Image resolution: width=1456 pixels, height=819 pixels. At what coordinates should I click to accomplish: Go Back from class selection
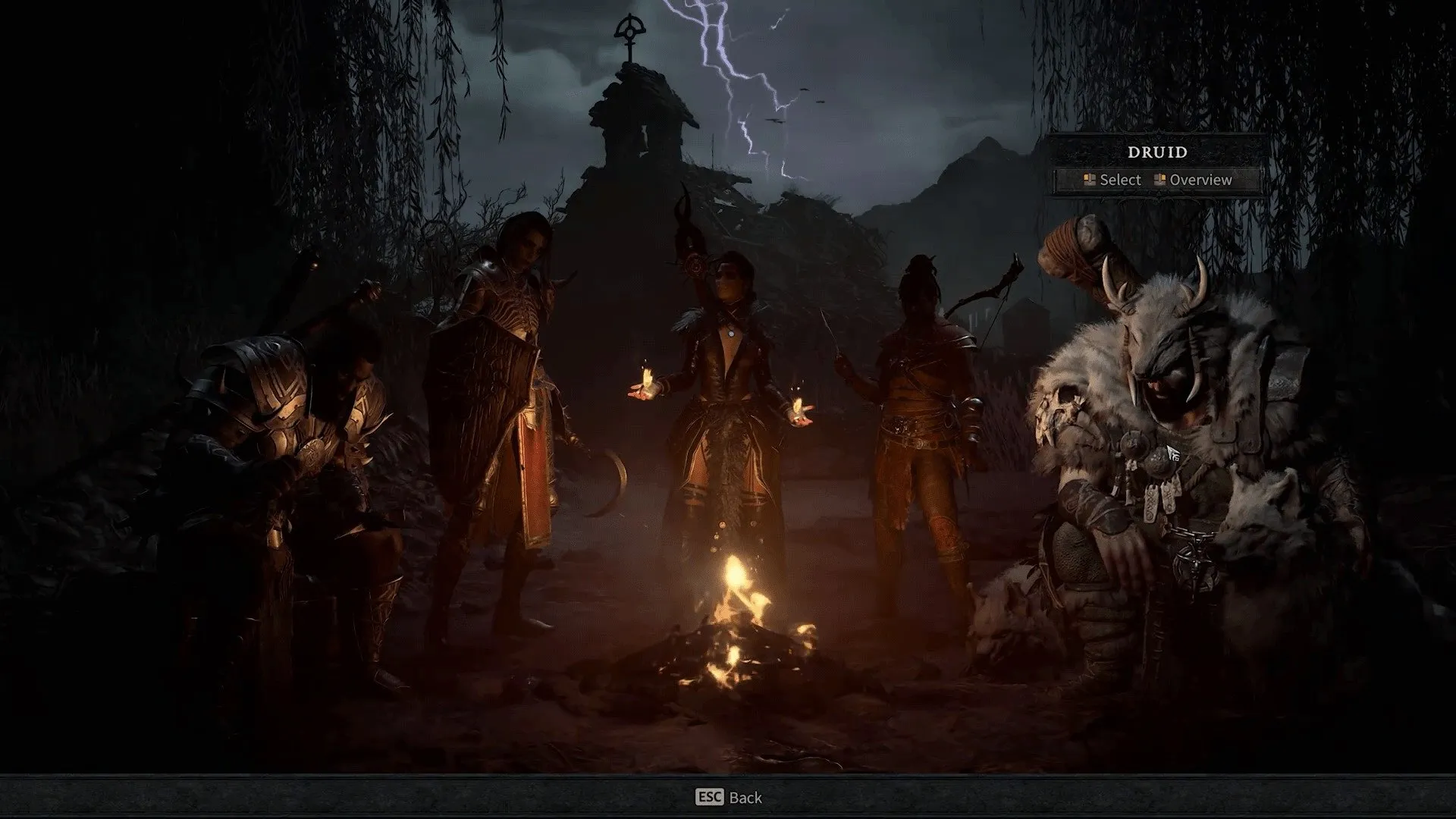729,797
